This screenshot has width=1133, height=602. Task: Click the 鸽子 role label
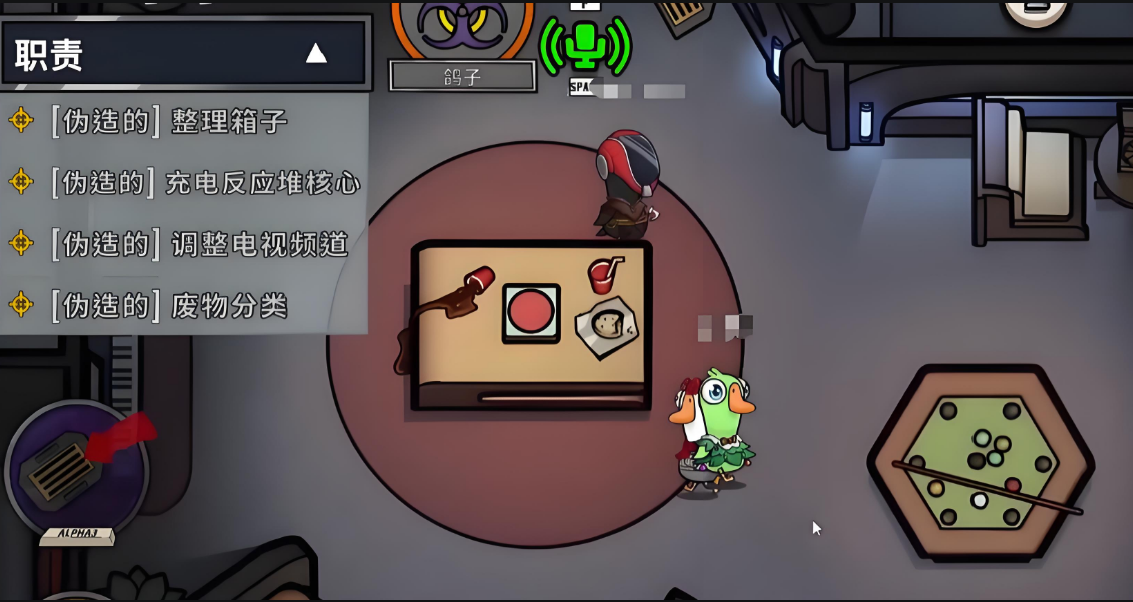[462, 77]
